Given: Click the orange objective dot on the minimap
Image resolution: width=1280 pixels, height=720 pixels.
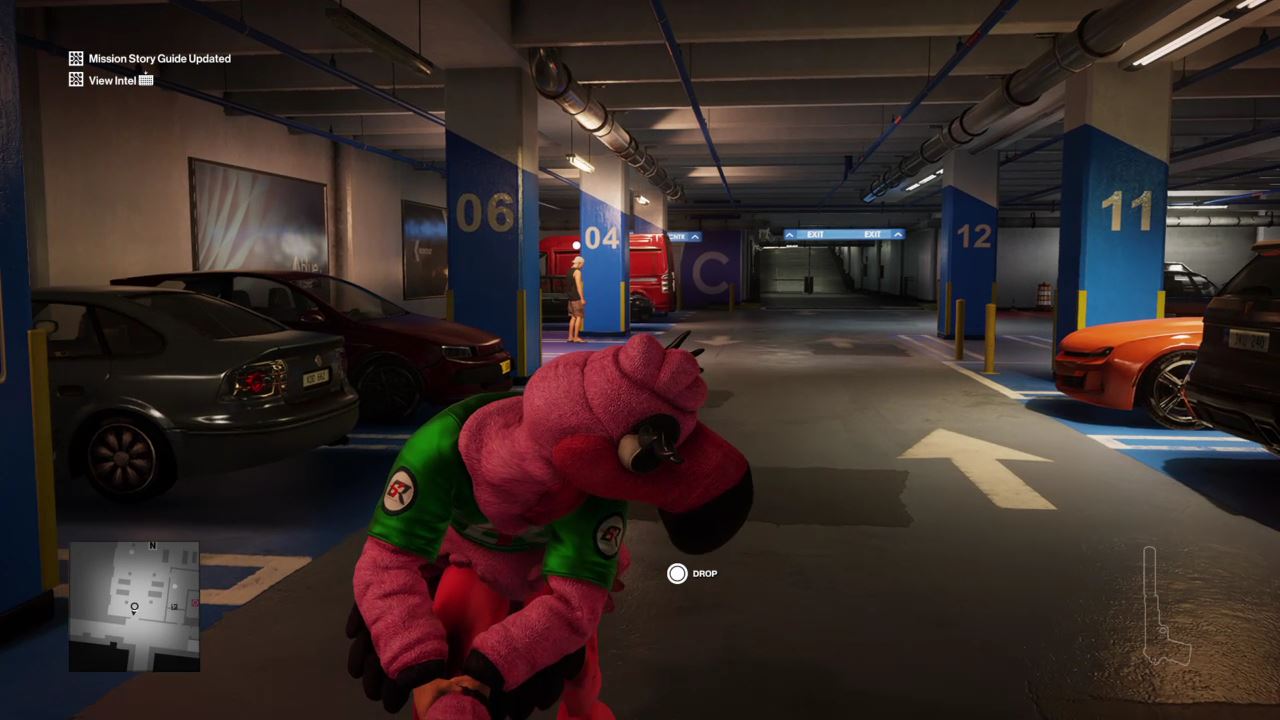Looking at the screenshot, I should 193,602.
